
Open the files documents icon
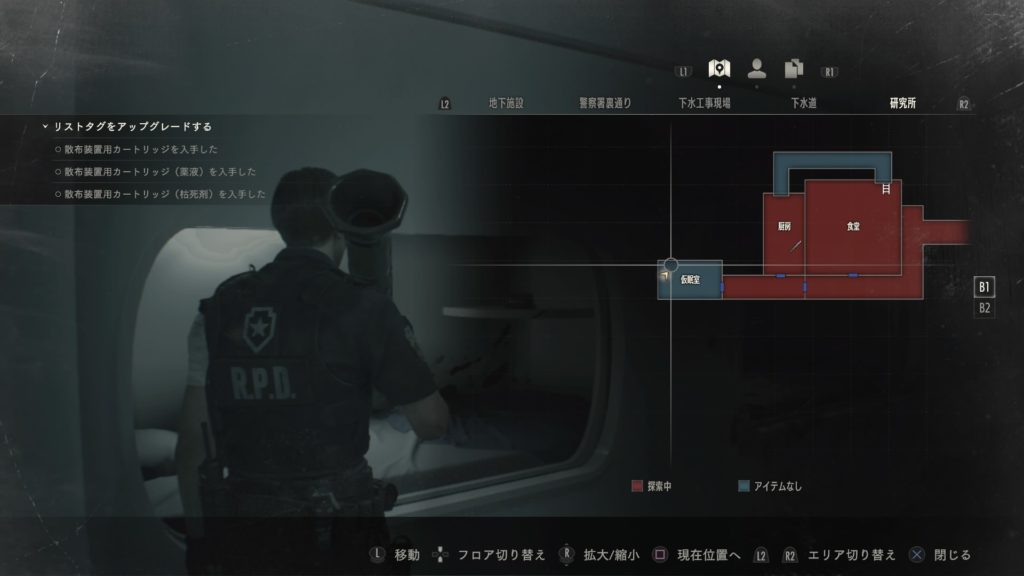(794, 68)
